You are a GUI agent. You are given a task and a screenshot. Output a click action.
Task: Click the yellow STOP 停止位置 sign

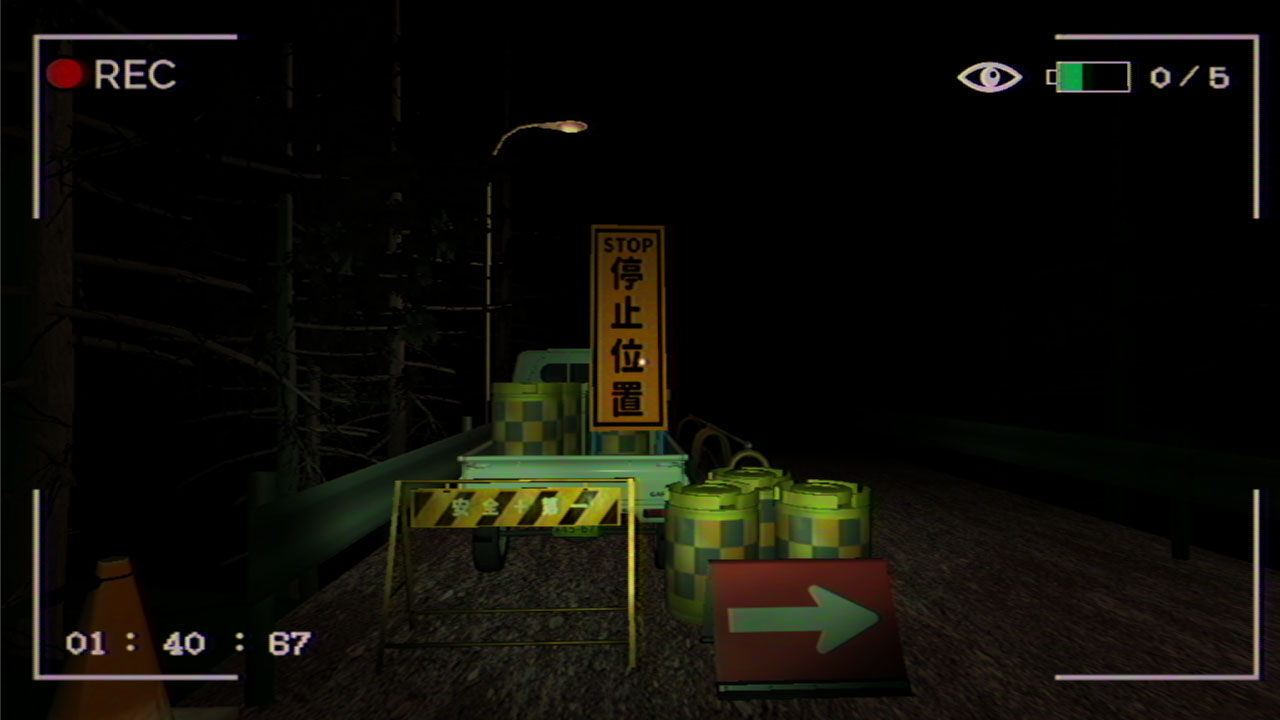pyautogui.click(x=630, y=330)
